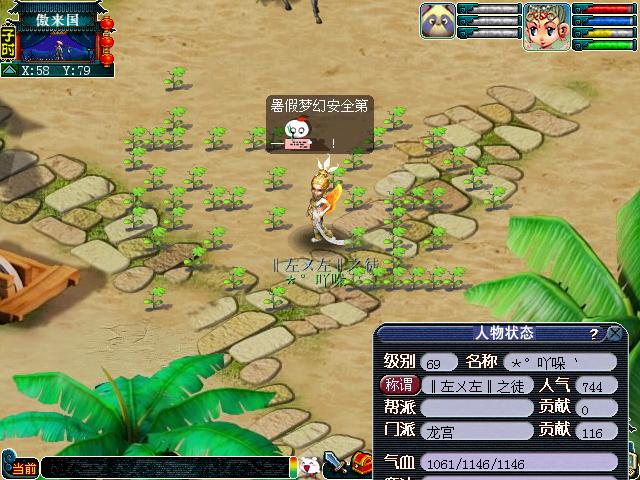This screenshot has height=480, width=640.
Task: Type in the chat input box
Action: [x=165, y=468]
